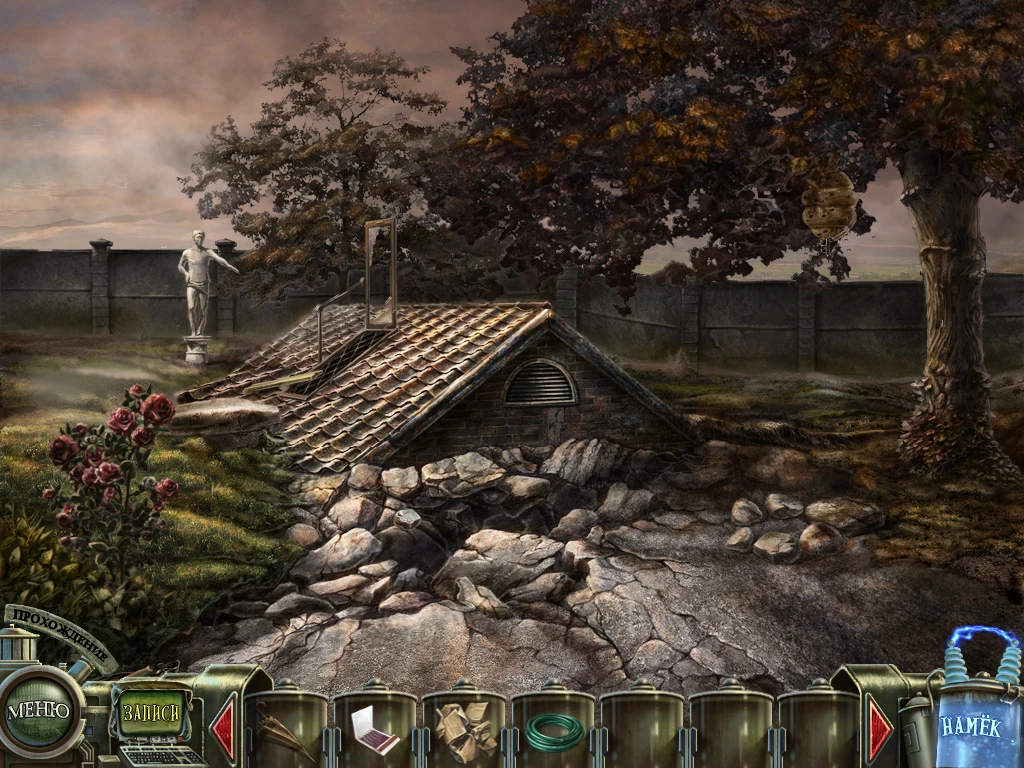
Task: Open the ЗАПИСИ notes journal
Action: pyautogui.click(x=151, y=713)
